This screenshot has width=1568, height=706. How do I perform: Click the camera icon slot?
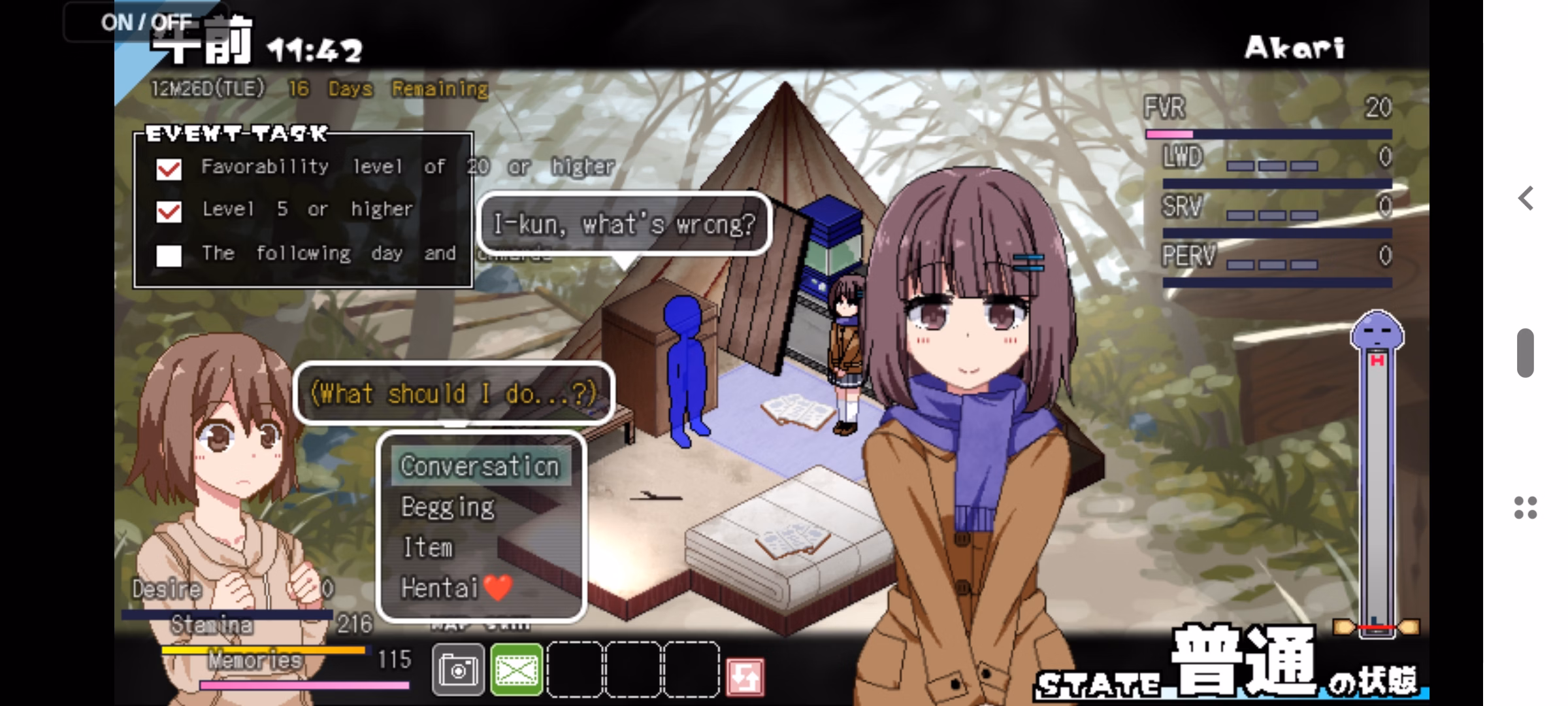point(458,670)
